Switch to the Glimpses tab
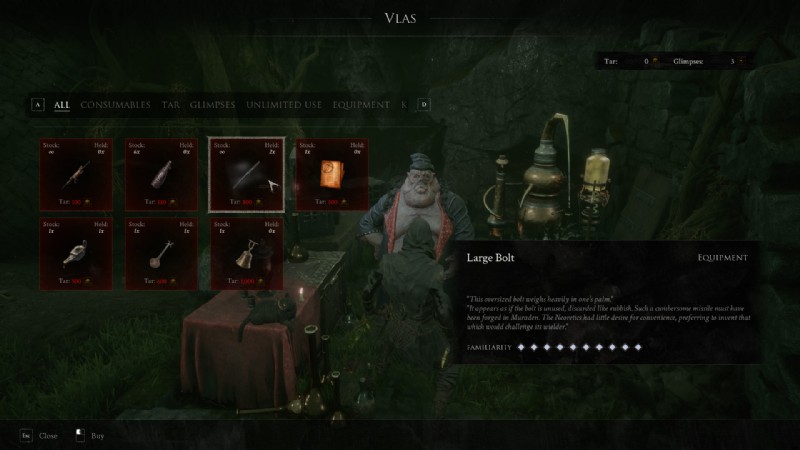Viewport: 800px width, 450px height. coord(213,104)
